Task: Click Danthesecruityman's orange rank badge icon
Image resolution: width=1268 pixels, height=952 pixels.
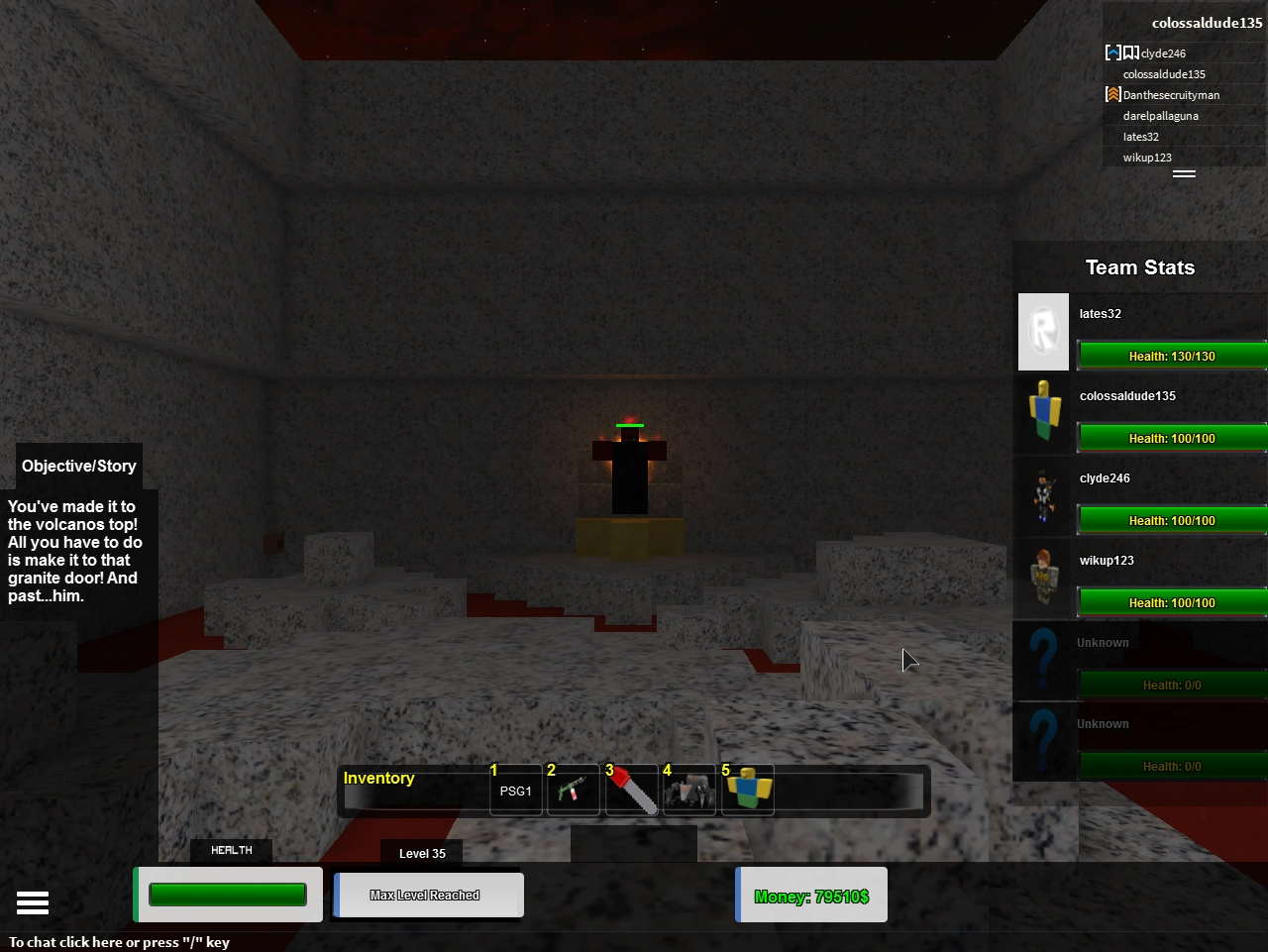Action: coord(1112,94)
